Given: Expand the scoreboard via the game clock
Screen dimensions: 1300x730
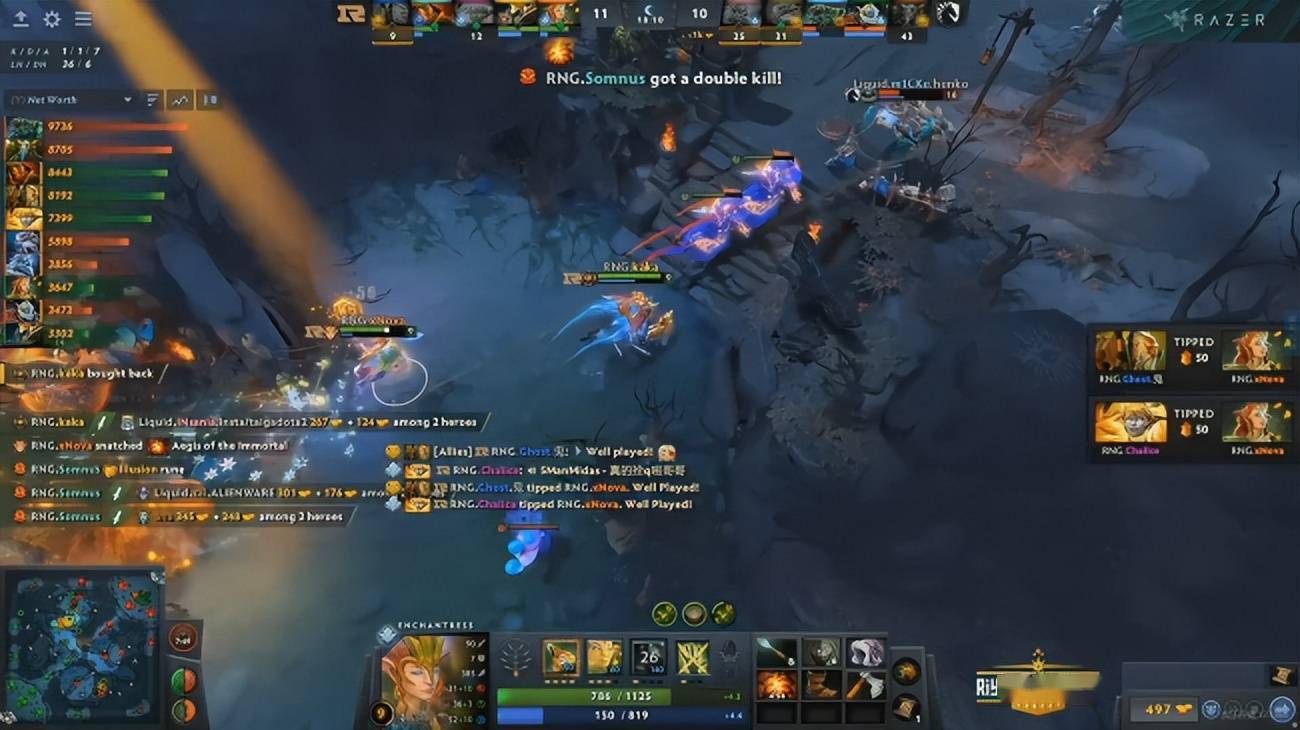Looking at the screenshot, I should point(648,22).
